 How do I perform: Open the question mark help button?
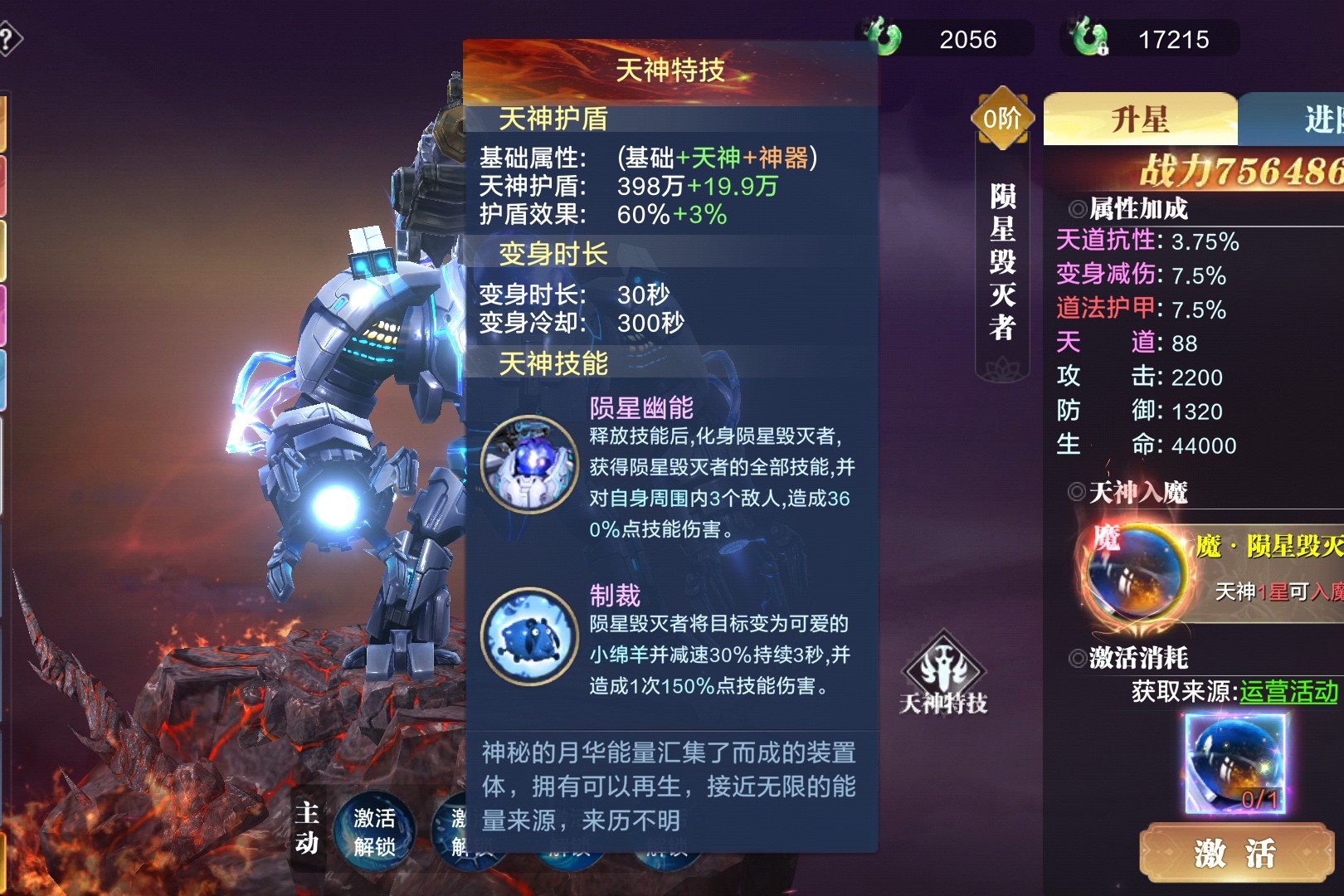[8, 39]
